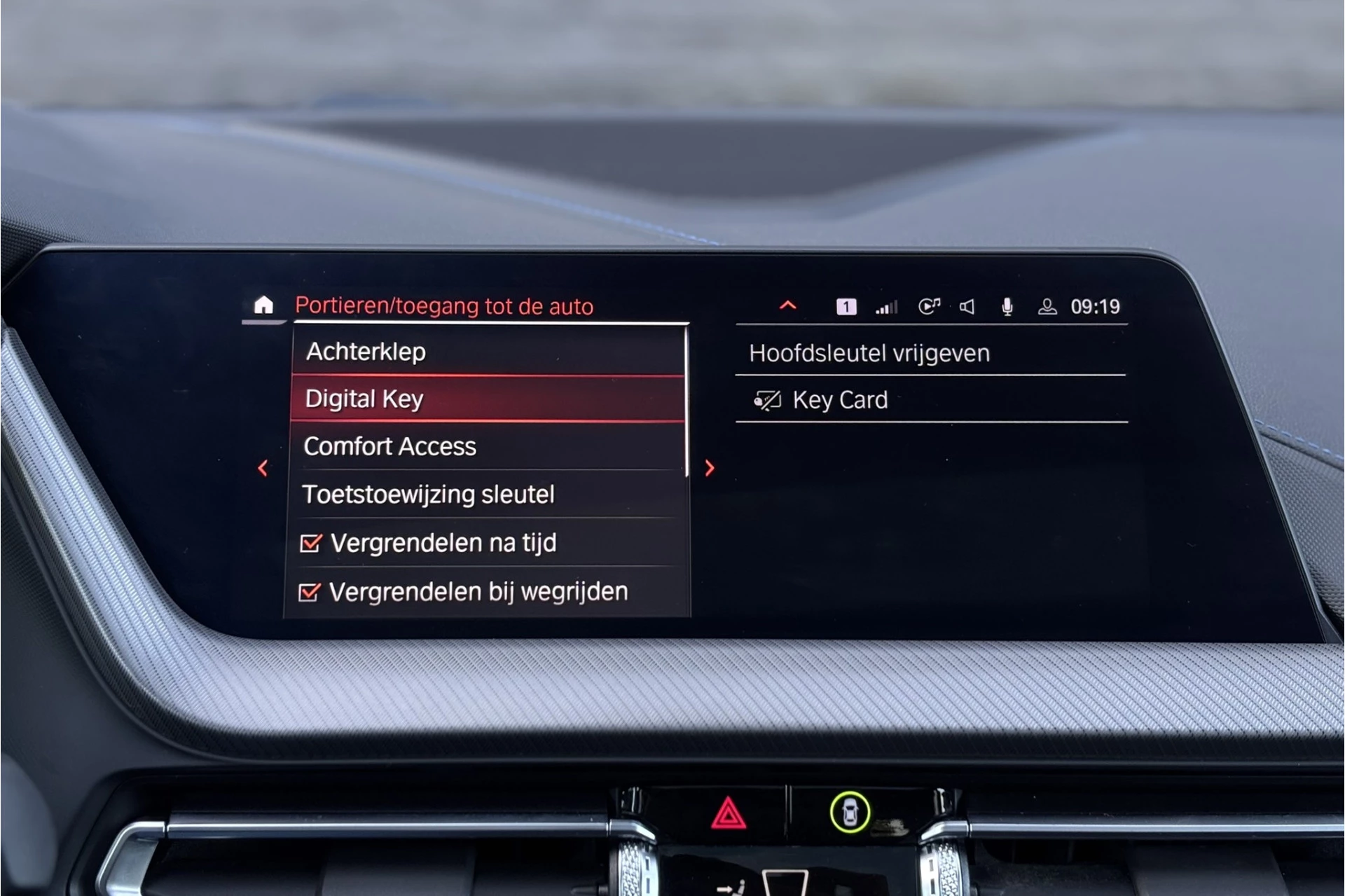Tap the speaker volume icon in status bar
The height and width of the screenshot is (896, 1345).
pos(967,306)
